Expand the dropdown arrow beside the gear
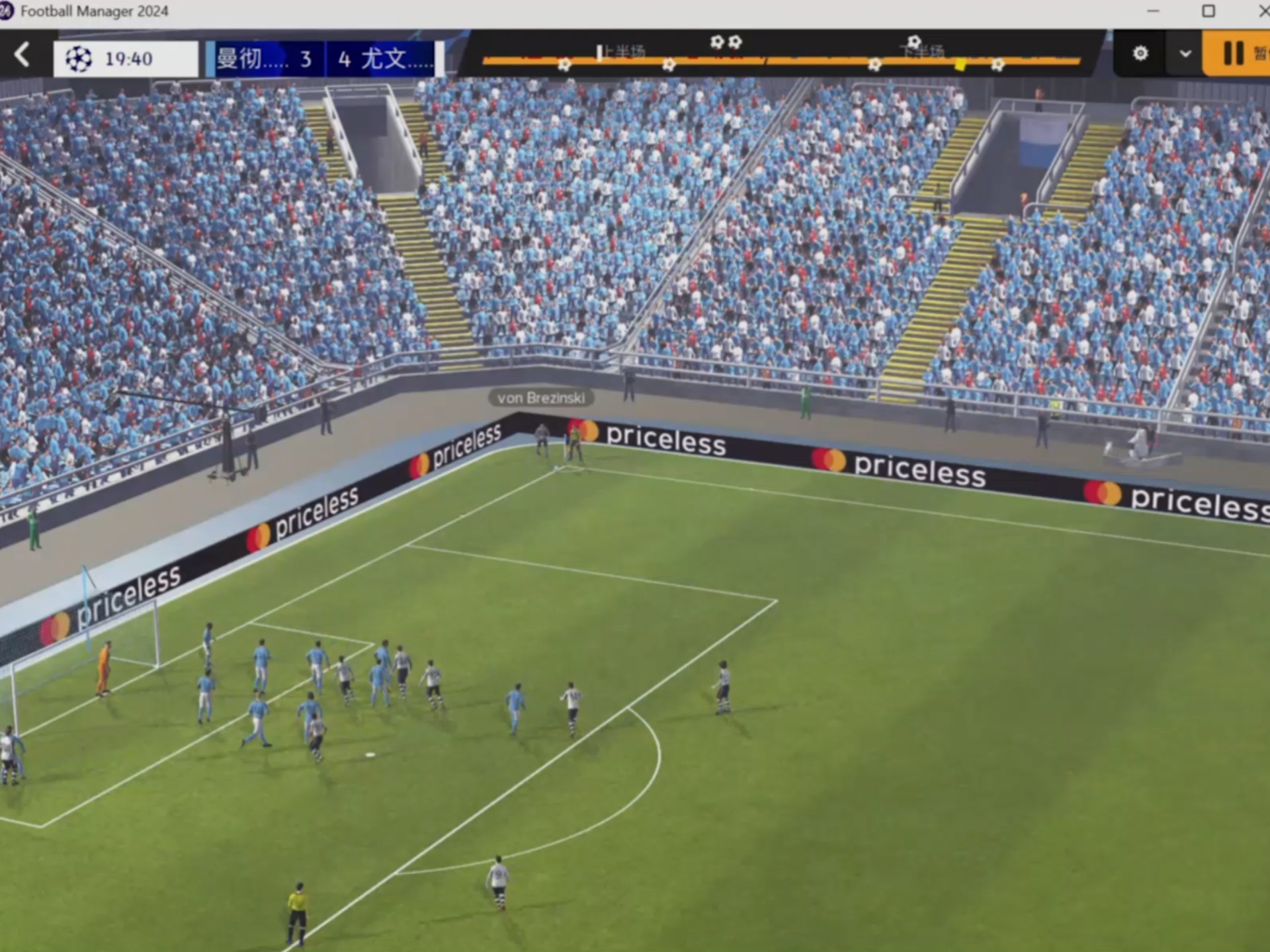Image resolution: width=1270 pixels, height=952 pixels. point(1185,54)
